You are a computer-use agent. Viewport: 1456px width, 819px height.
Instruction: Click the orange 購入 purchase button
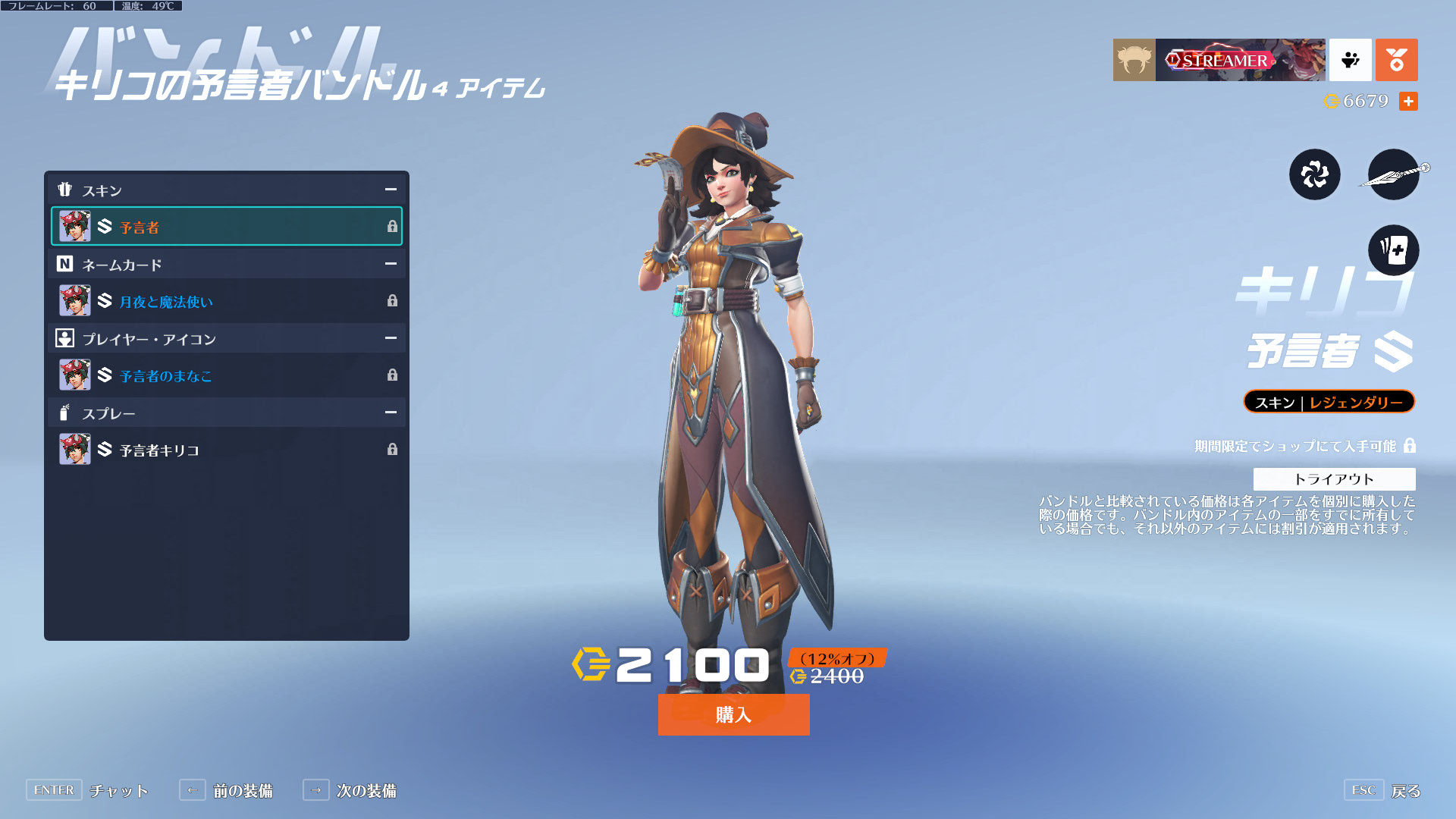(x=733, y=714)
